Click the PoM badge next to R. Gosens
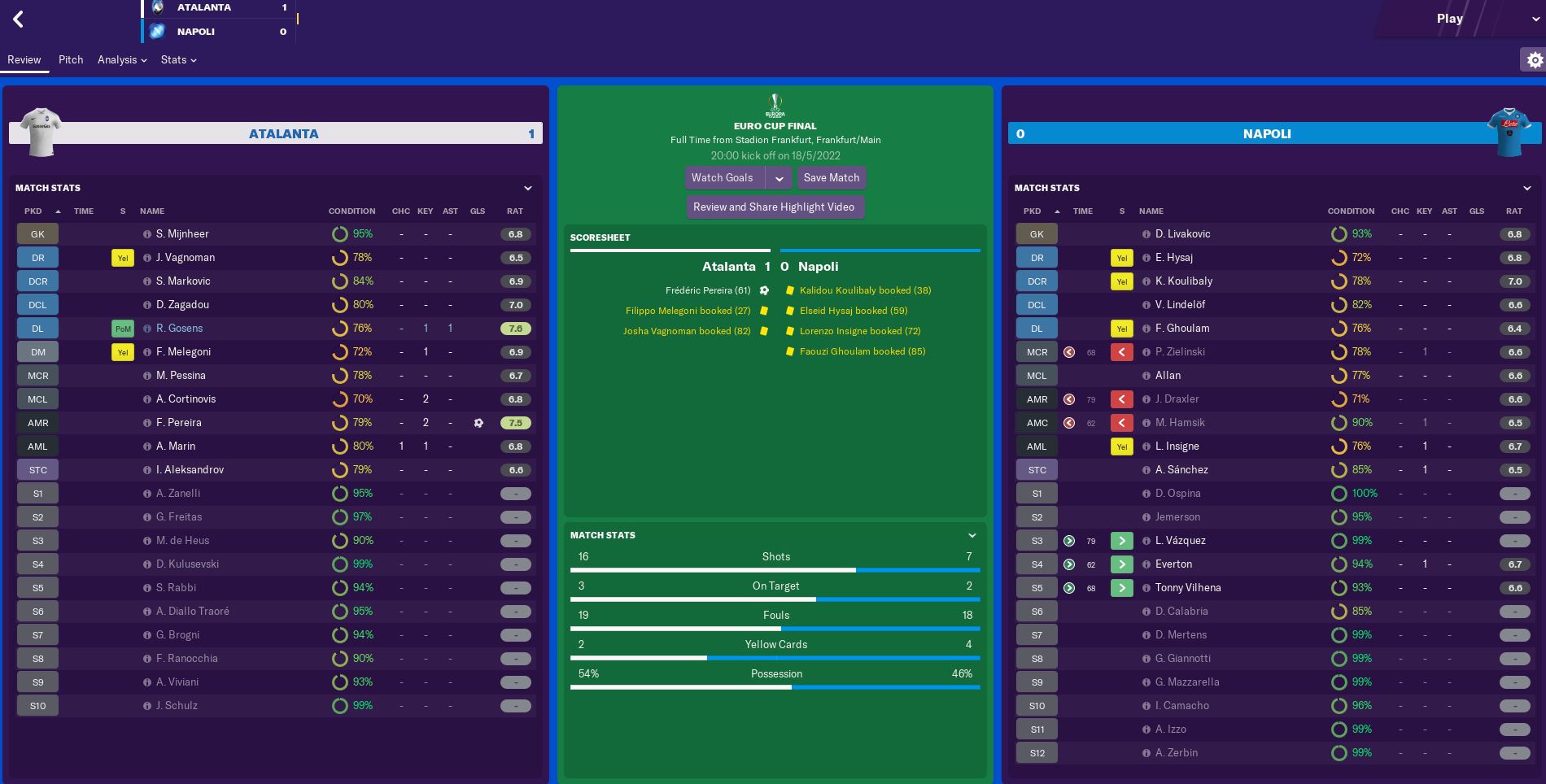The width and height of the screenshot is (1546, 784). (x=122, y=328)
